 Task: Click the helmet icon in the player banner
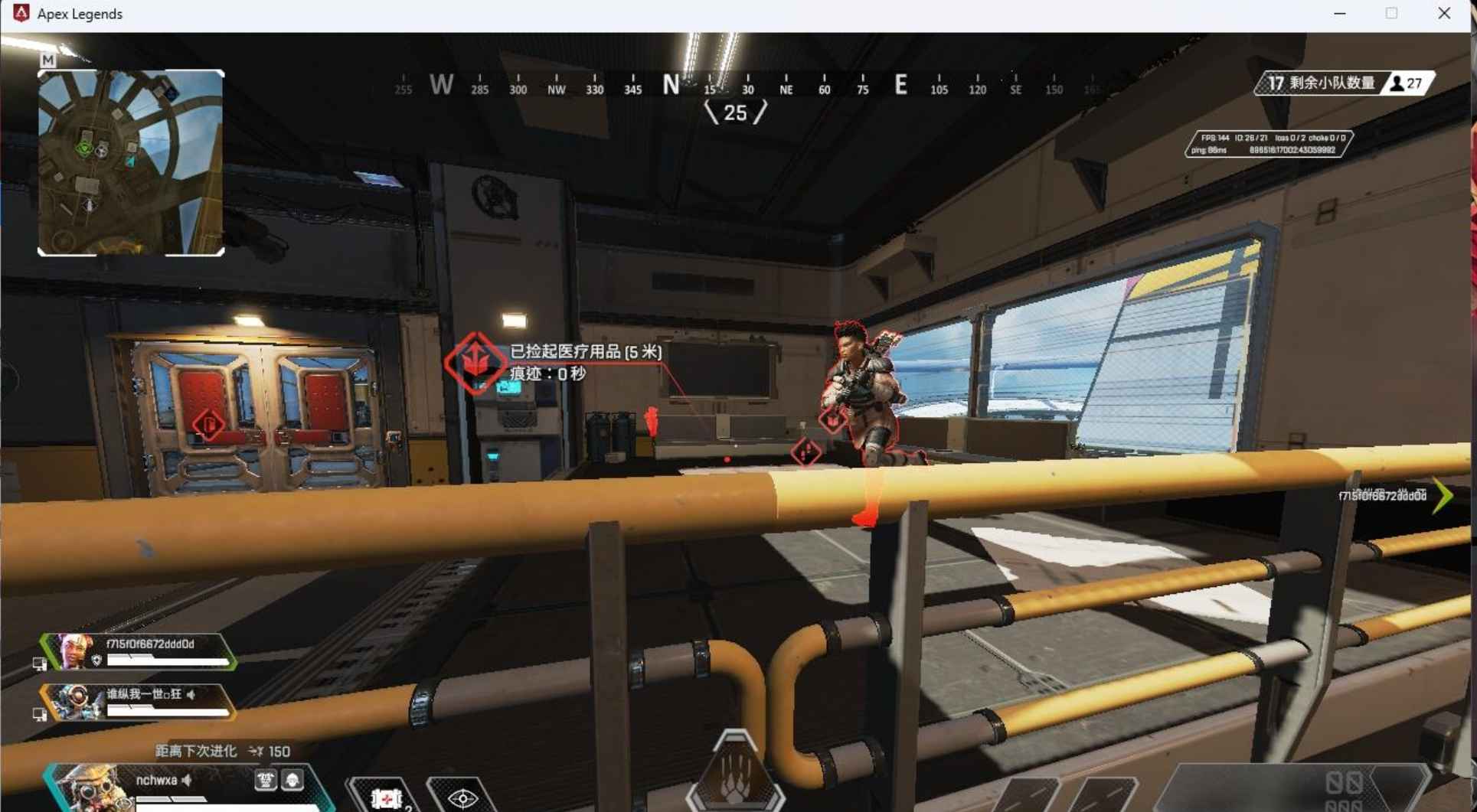[x=293, y=779]
